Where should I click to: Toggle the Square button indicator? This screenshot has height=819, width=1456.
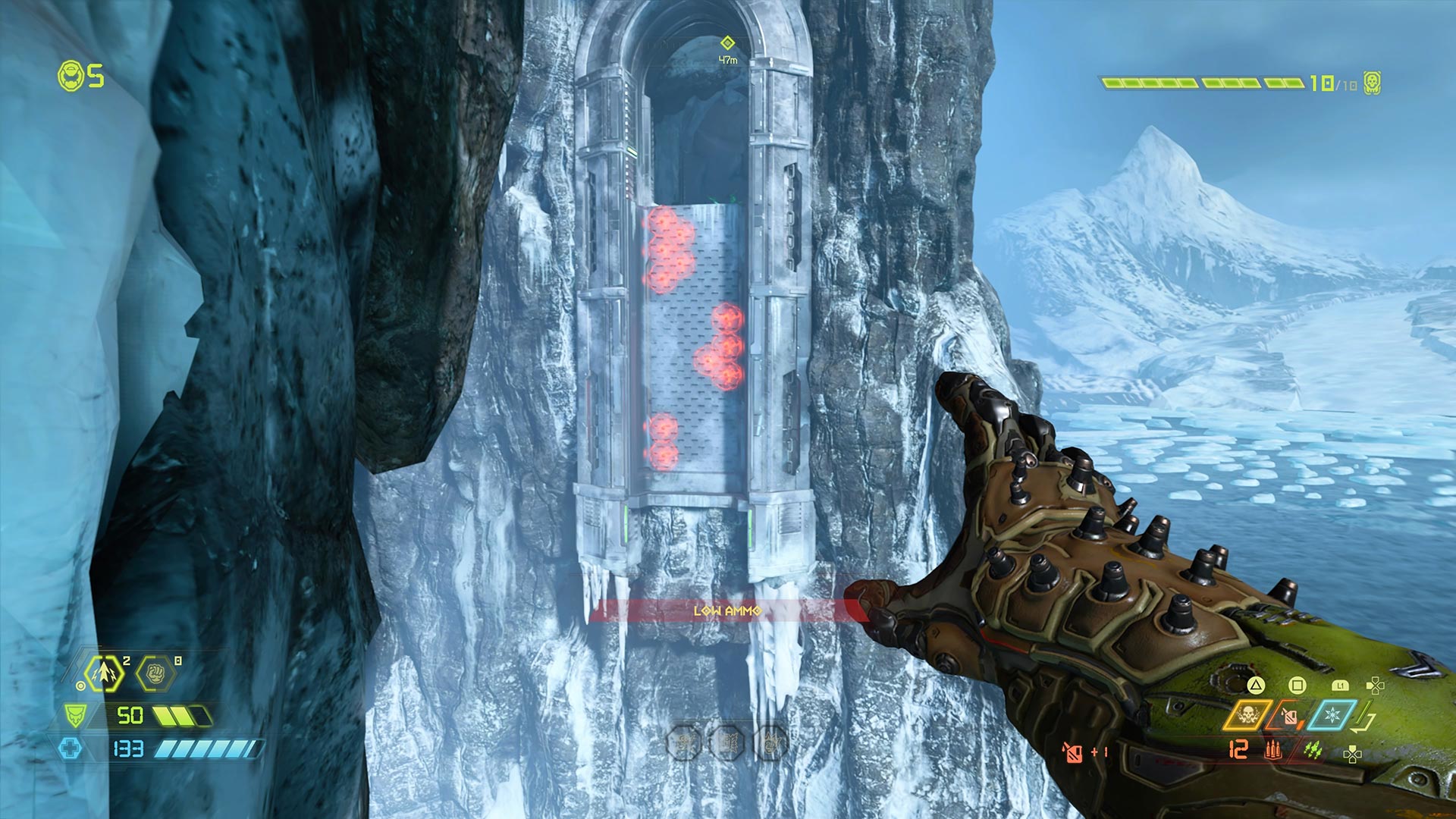[1298, 685]
